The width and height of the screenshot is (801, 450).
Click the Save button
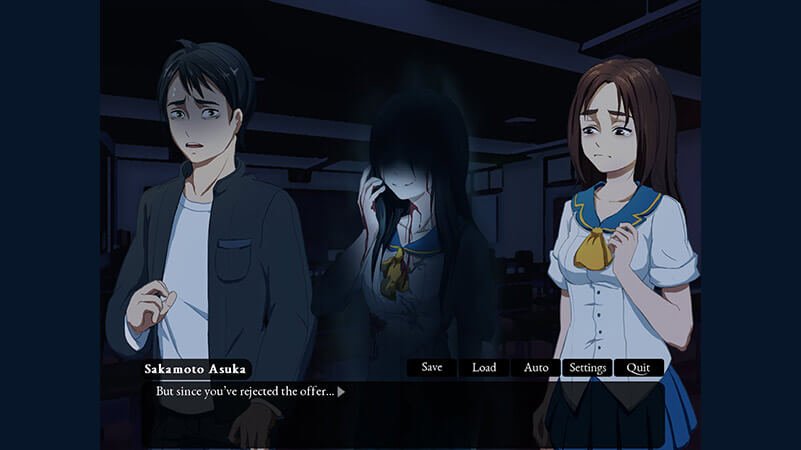(x=432, y=368)
